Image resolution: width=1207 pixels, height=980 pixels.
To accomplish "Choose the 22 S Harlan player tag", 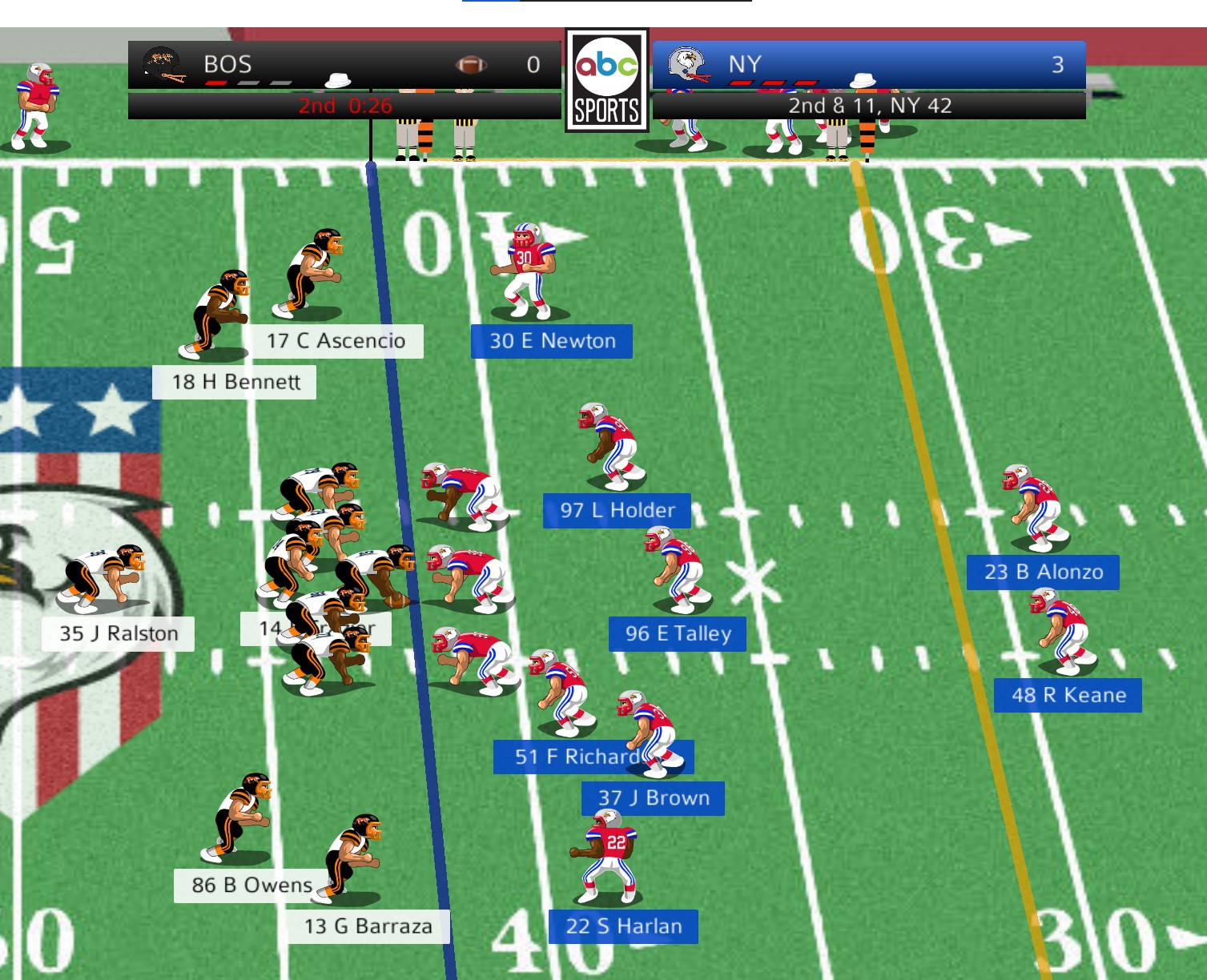I will pyautogui.click(x=623, y=926).
